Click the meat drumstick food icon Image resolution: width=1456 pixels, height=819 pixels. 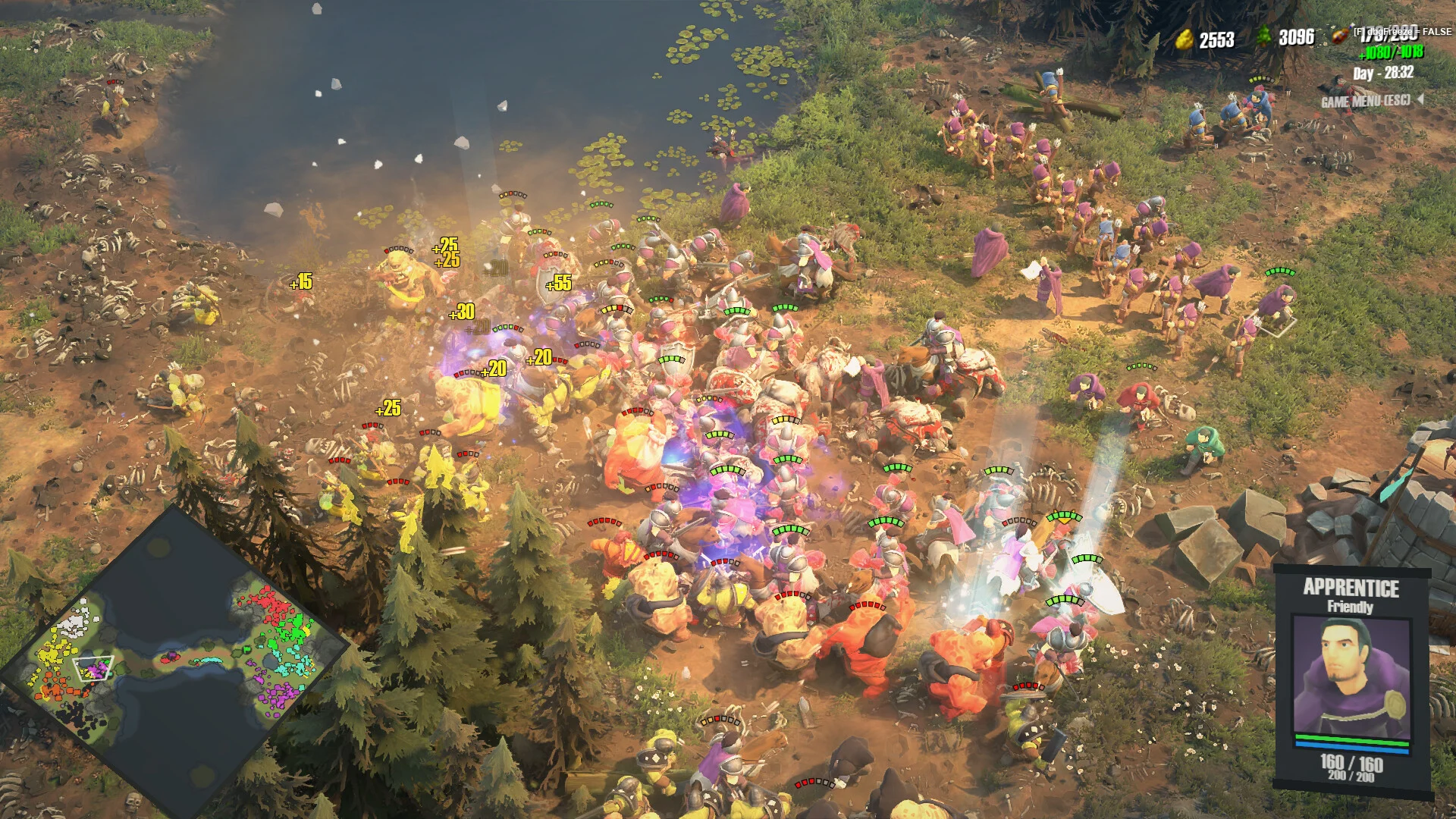pyautogui.click(x=1341, y=36)
